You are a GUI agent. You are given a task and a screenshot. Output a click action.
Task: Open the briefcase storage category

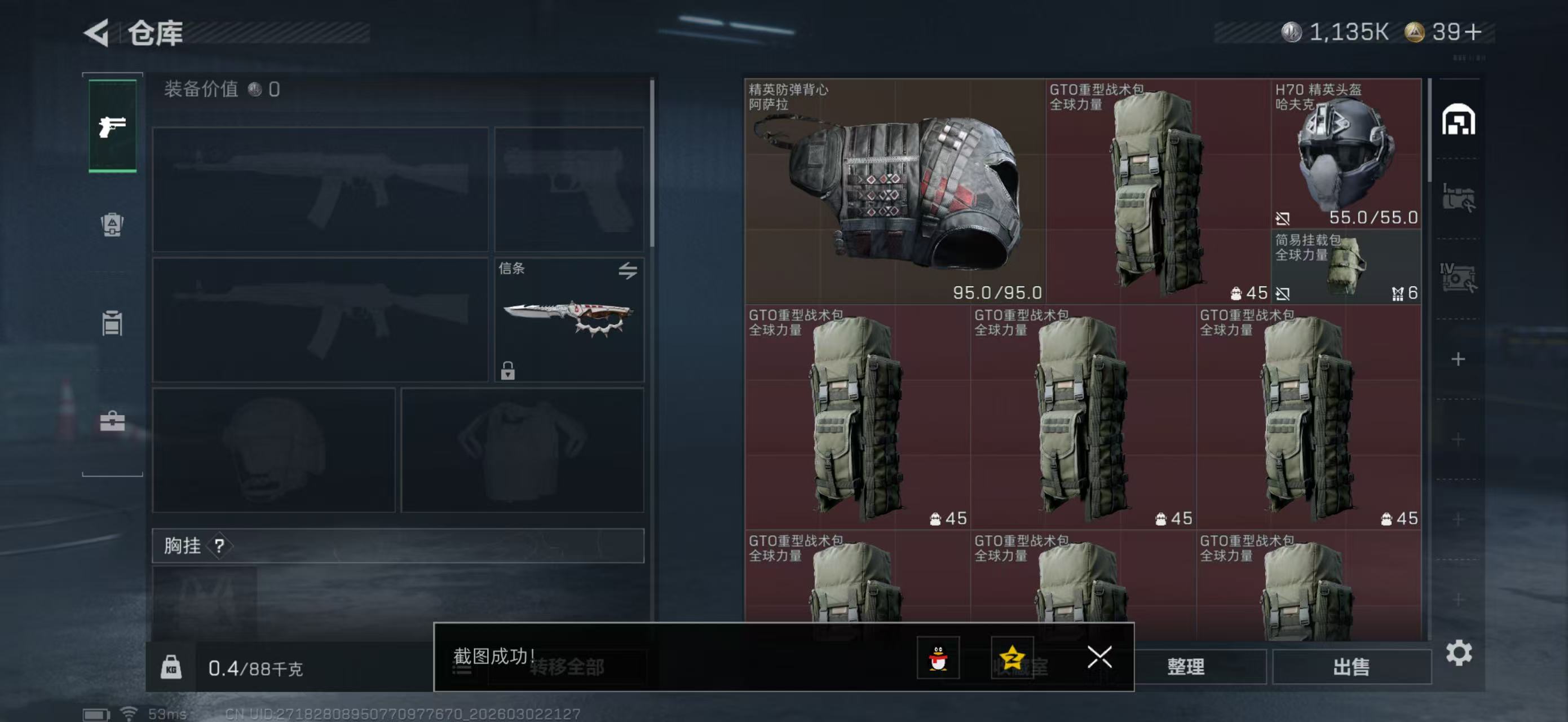point(112,420)
